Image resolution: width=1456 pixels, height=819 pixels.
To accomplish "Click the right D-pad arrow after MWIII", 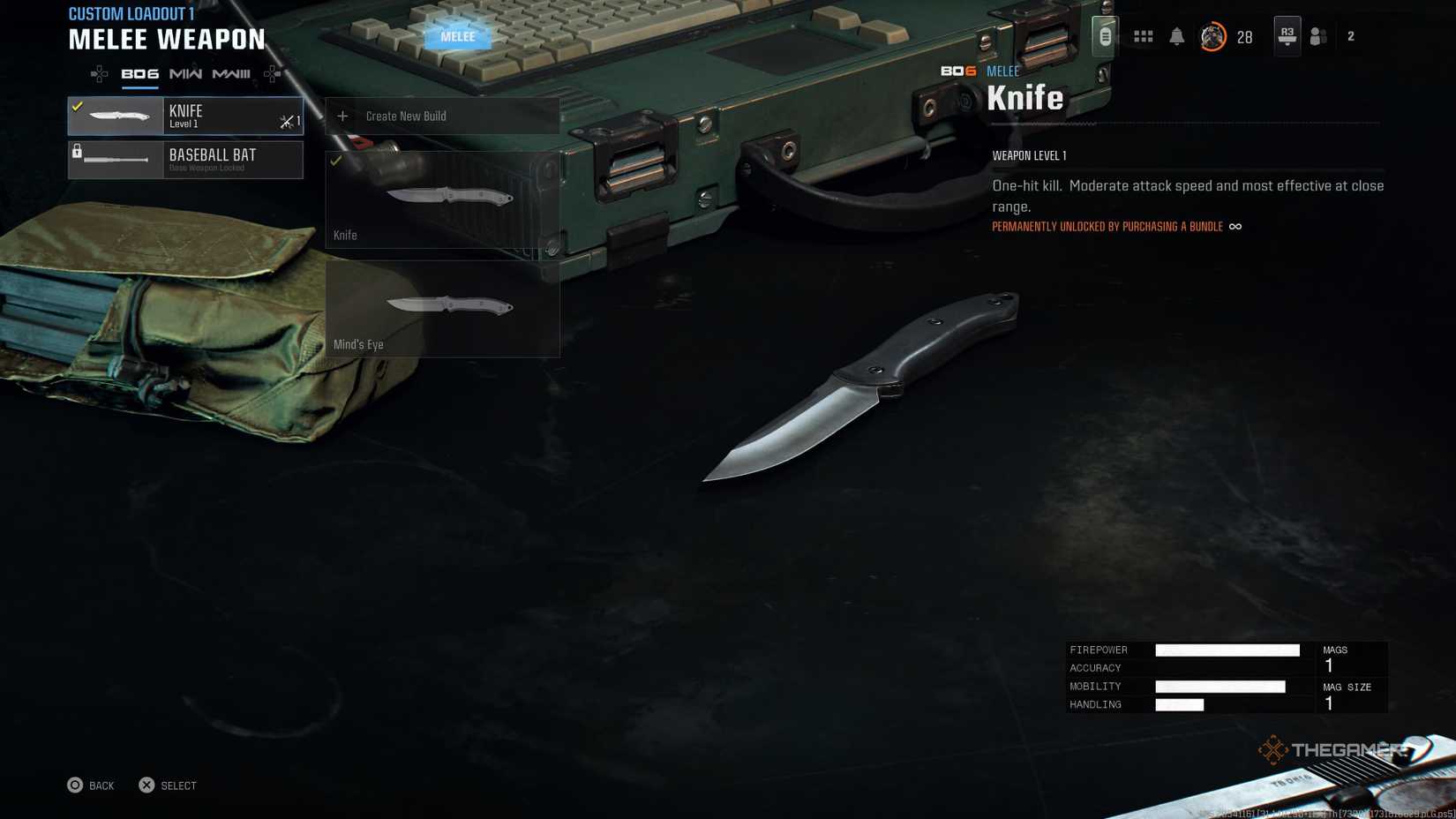I will point(270,74).
